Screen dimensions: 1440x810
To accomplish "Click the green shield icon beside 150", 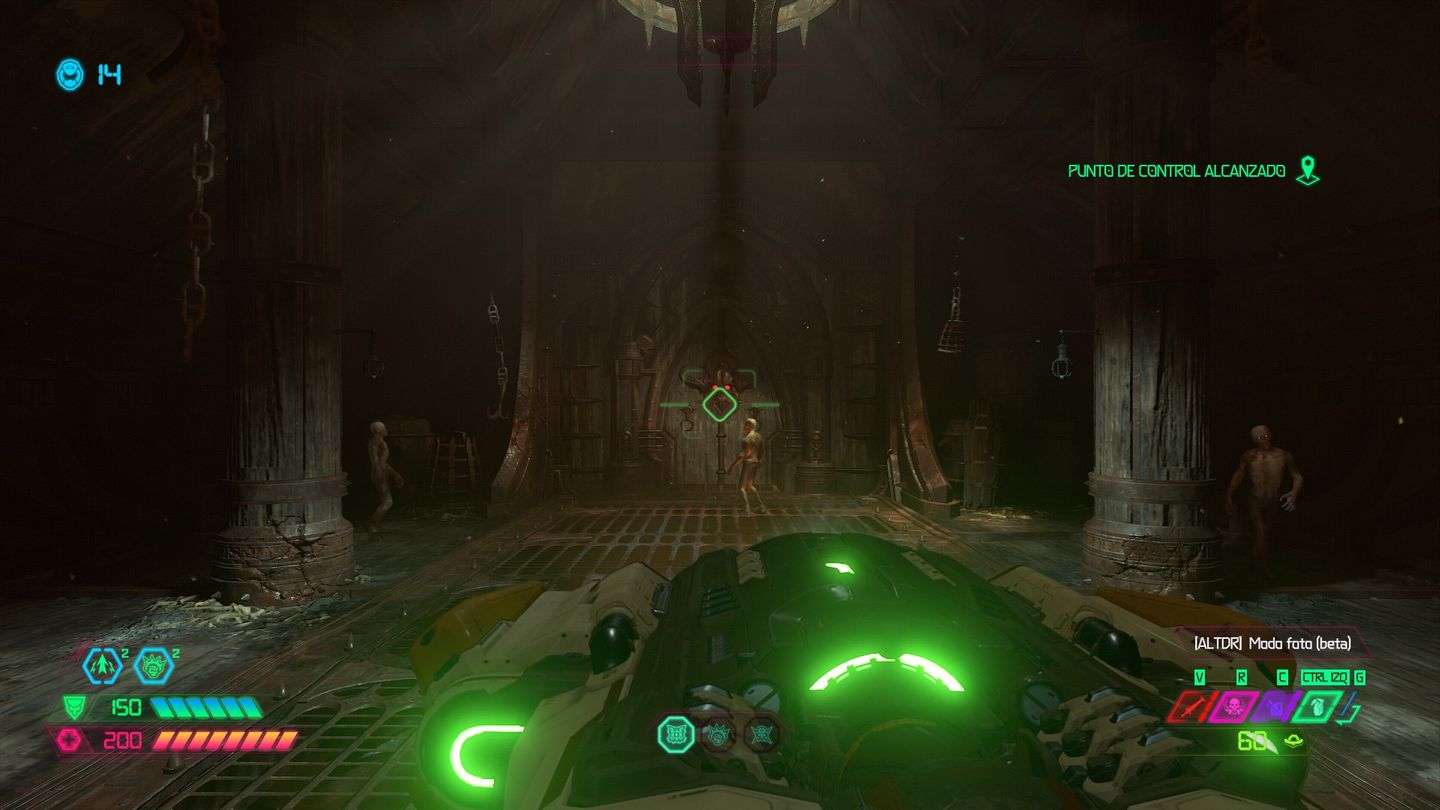I will 75,706.
